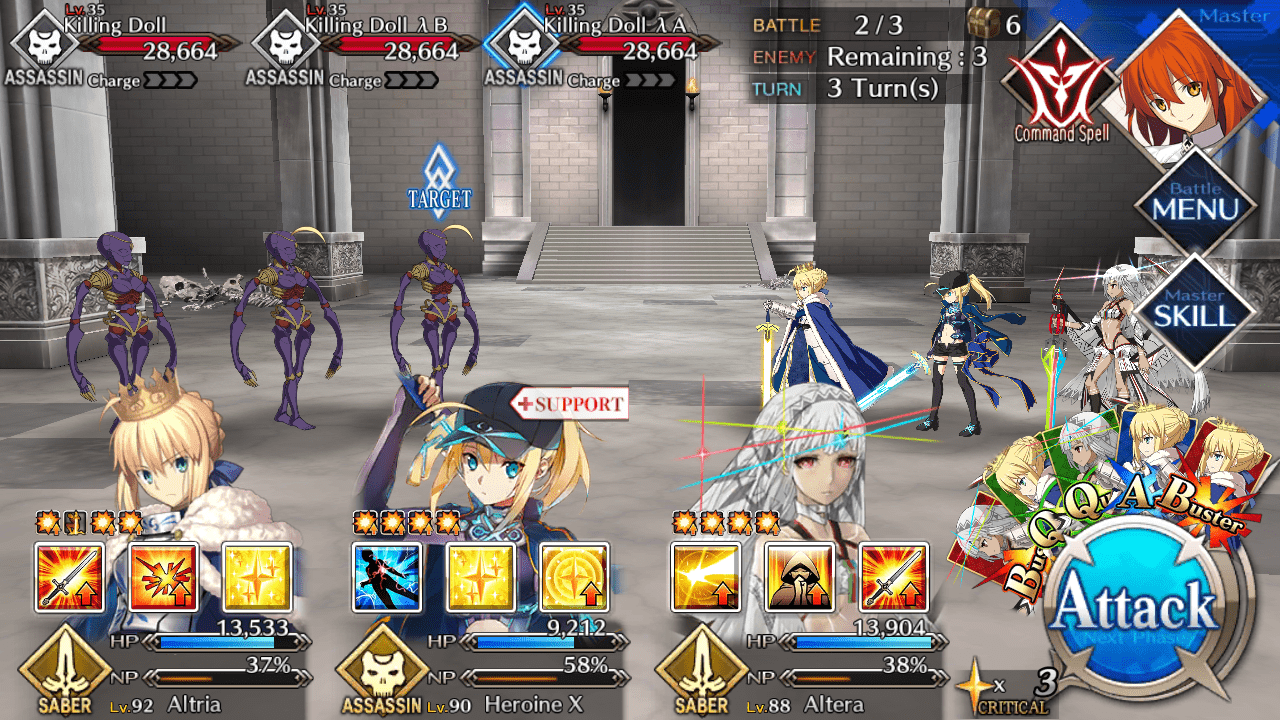Use Altera's golden beam skill

coord(706,577)
